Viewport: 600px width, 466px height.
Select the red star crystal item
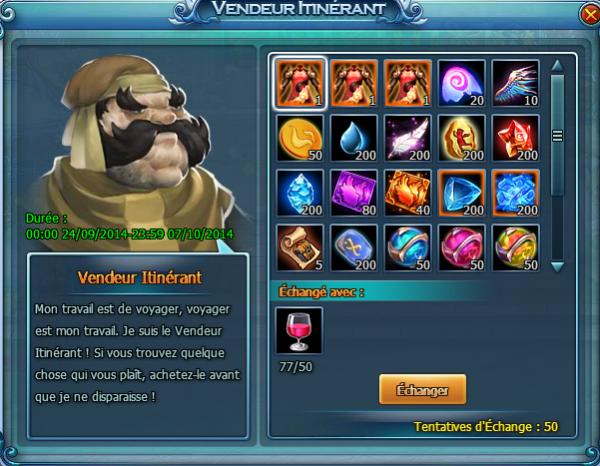515,139
